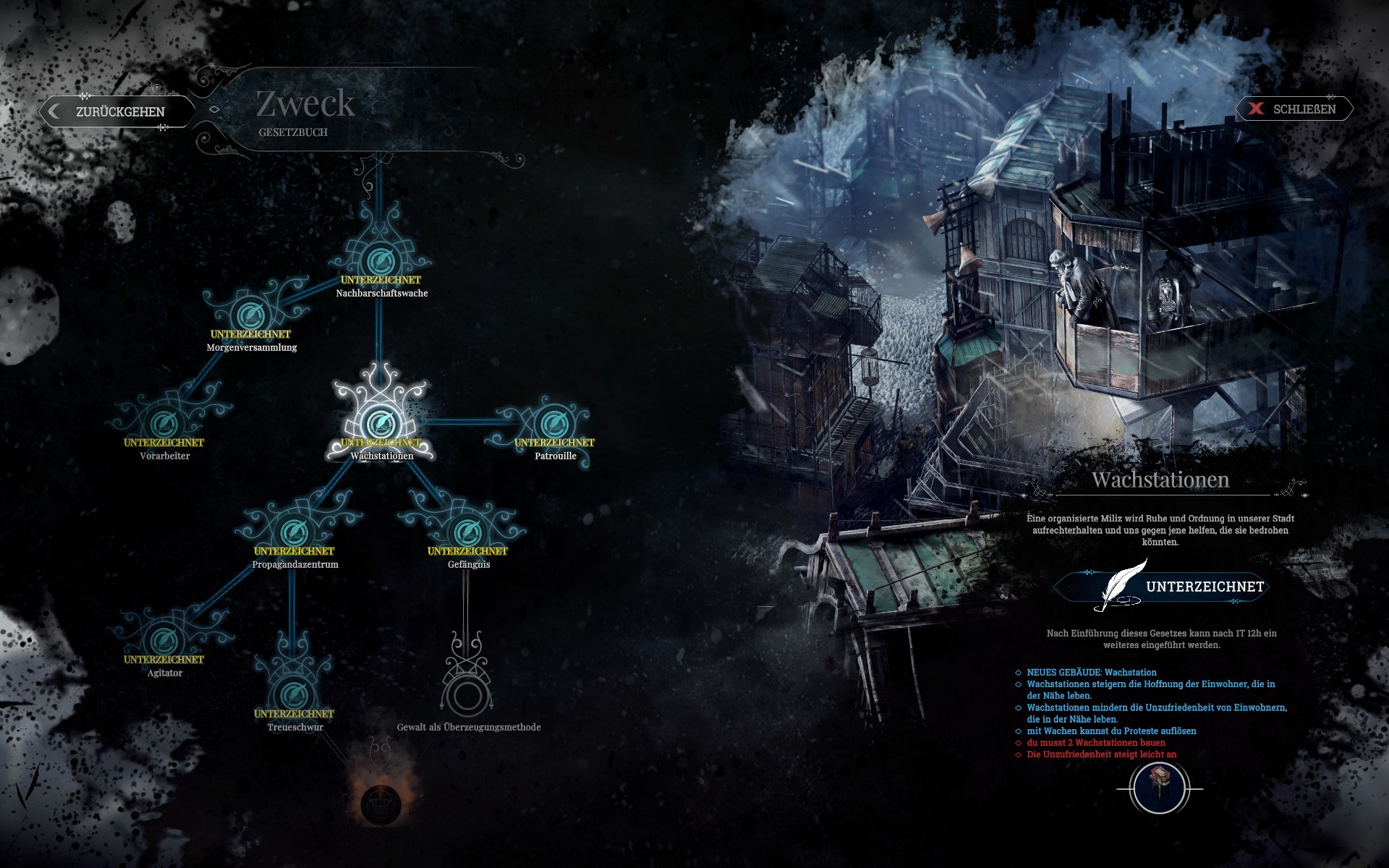Select the unsigned Gewalt als Überzeugungsmethode law

click(467, 695)
